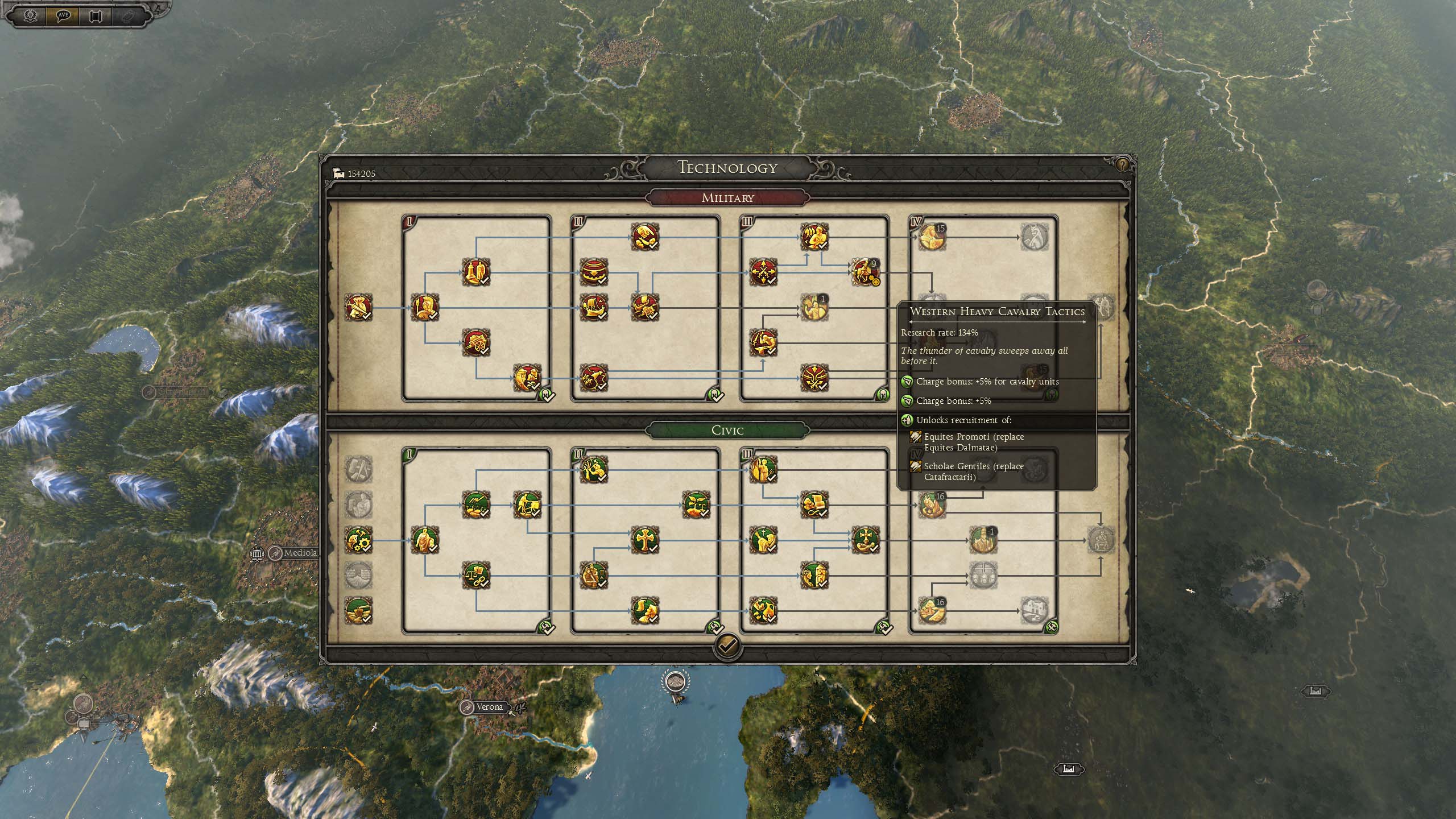Screen dimensions: 1456x819
Task: Select the robed statue civic technology
Action: click(x=424, y=540)
